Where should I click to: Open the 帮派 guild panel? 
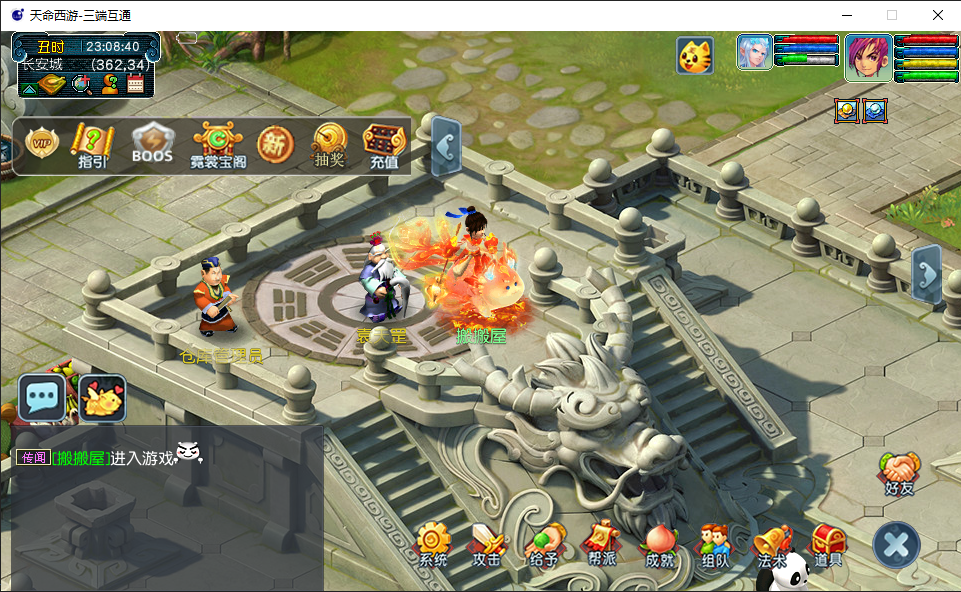[x=601, y=545]
